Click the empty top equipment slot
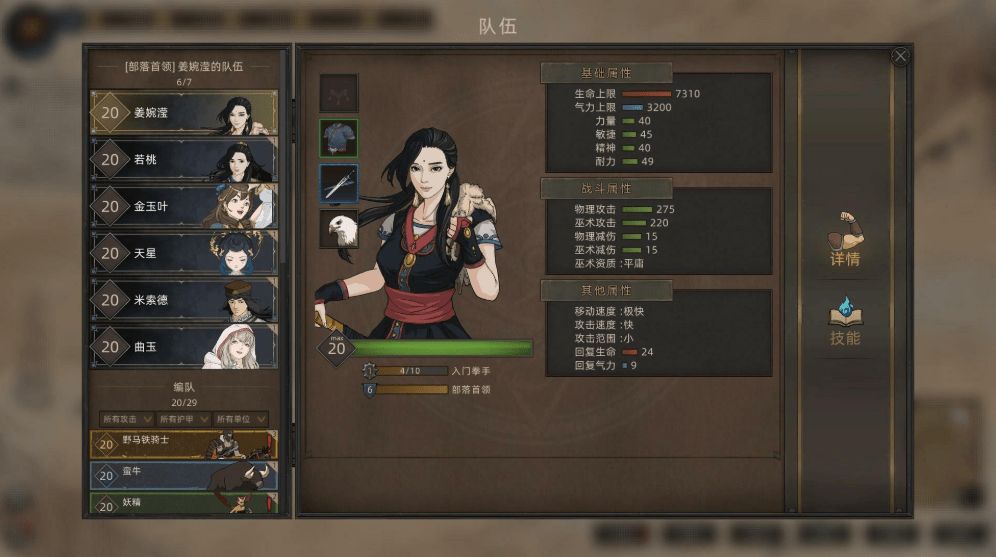 339,93
